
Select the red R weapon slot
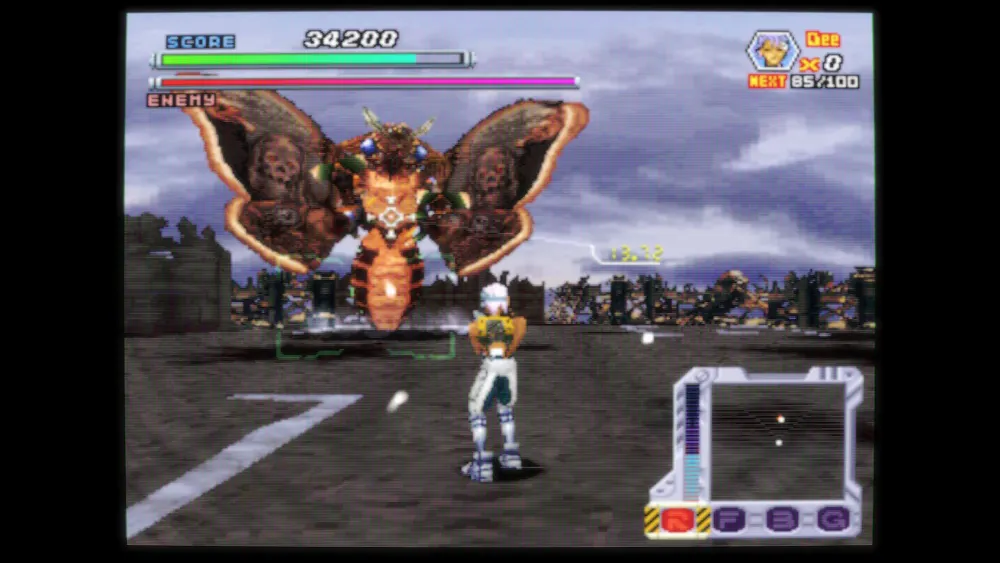(x=679, y=519)
